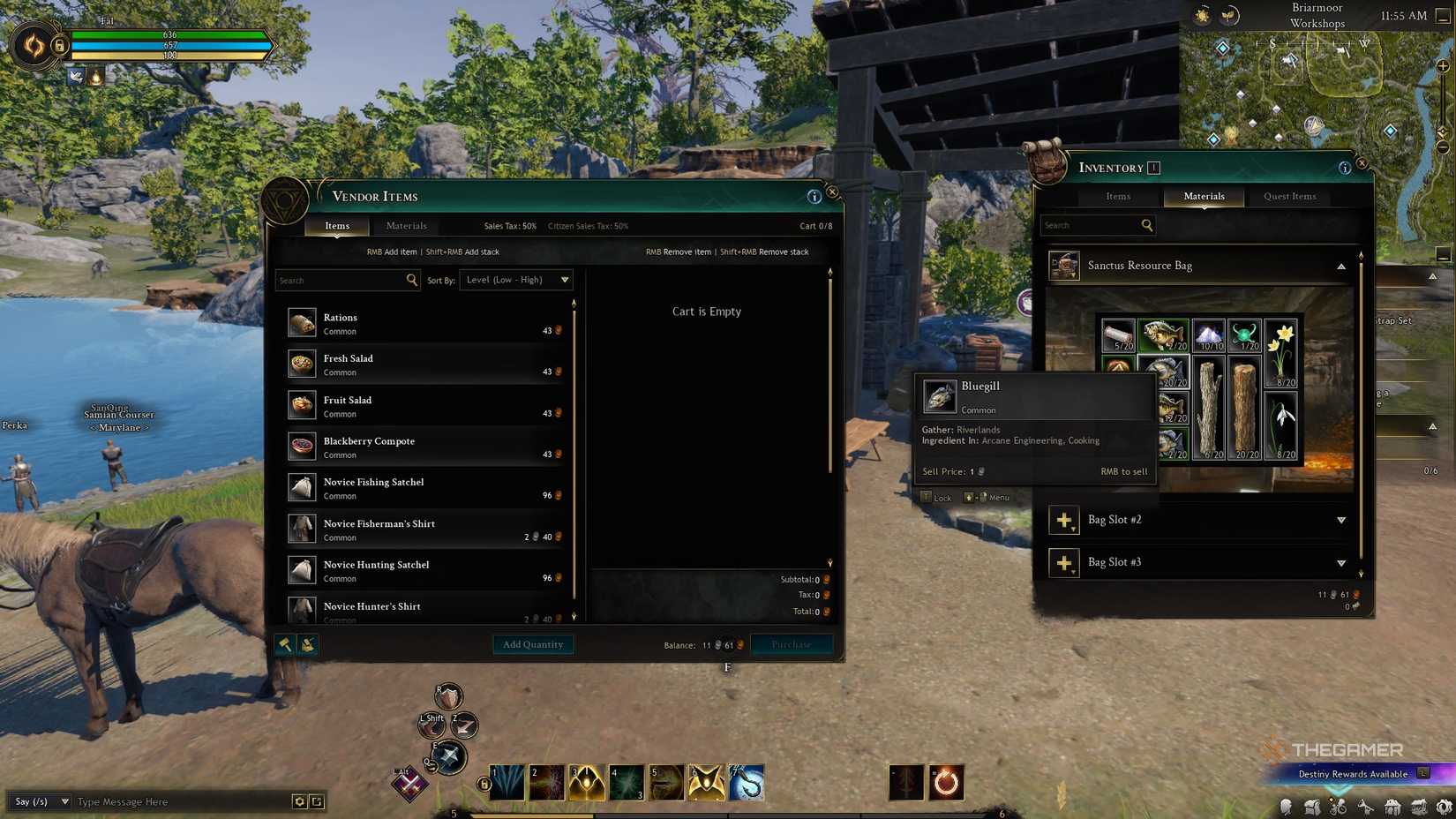Screen dimensions: 1456x819
Task: Switch to the Materials tab in Vendor Items
Action: pyautogui.click(x=406, y=226)
